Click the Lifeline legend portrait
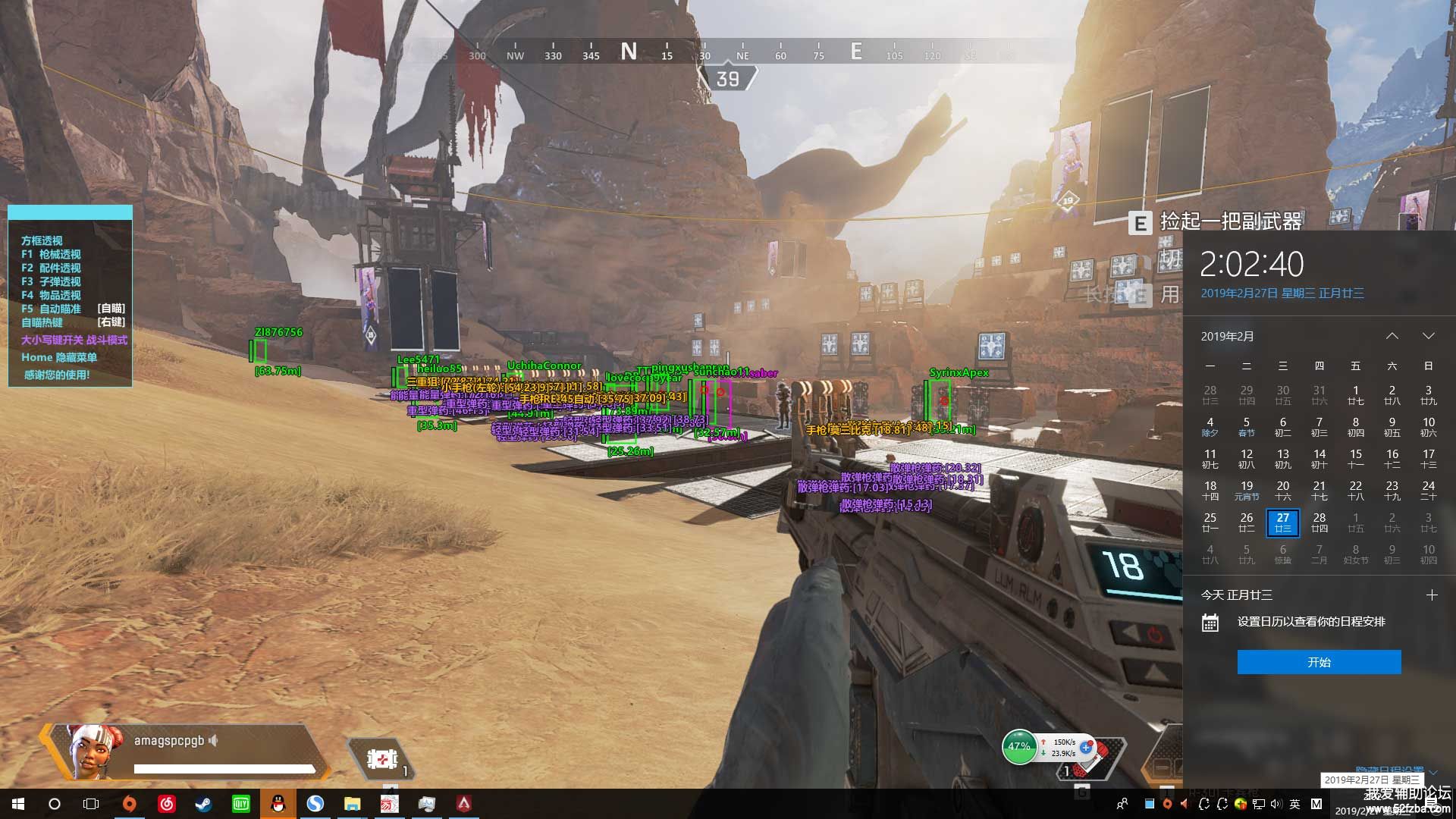Viewport: 1456px width, 819px height. pos(93,751)
